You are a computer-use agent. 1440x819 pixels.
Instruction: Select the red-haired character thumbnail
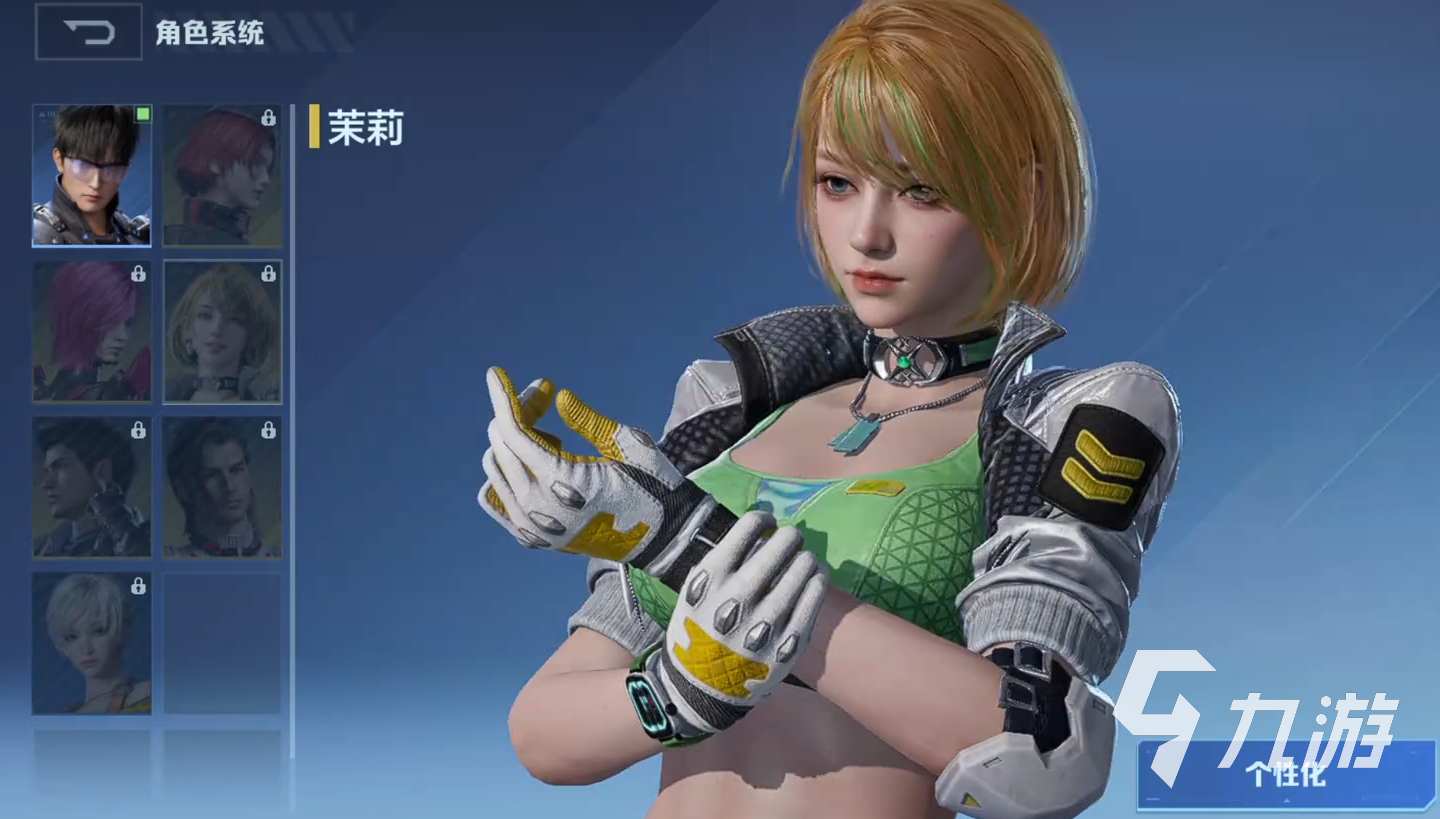[222, 176]
